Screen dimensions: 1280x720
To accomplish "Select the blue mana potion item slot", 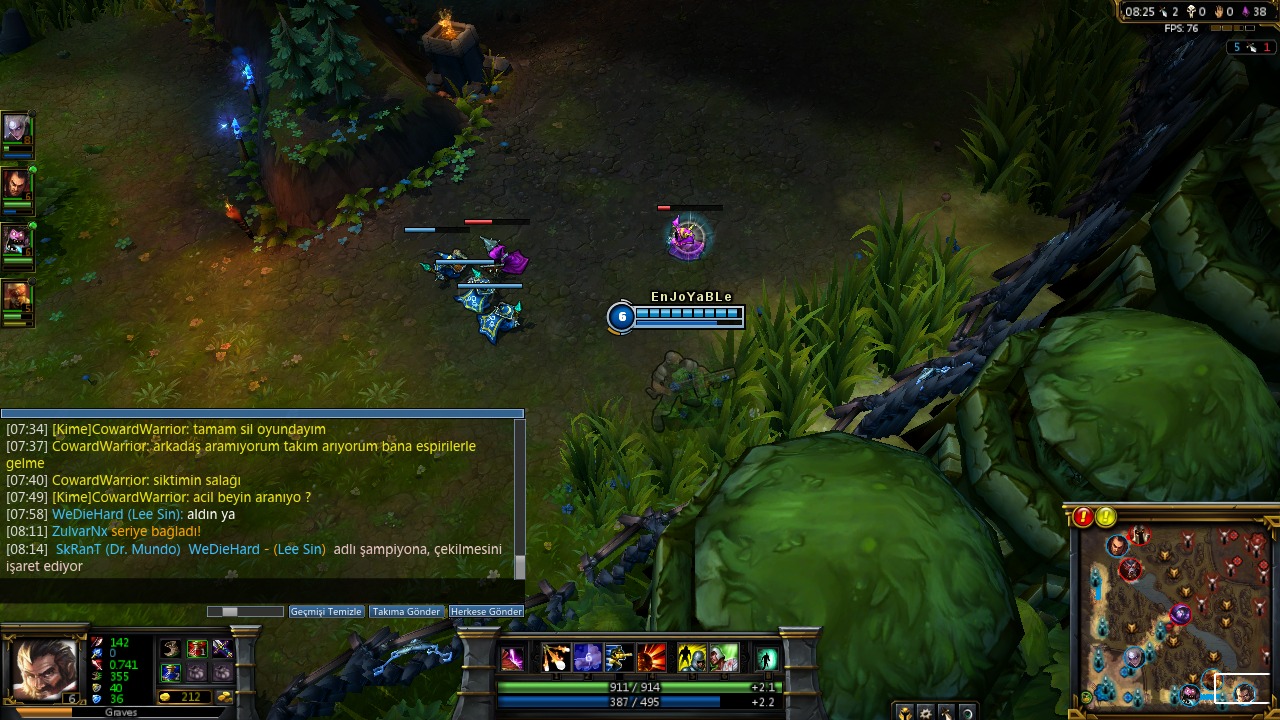I will [x=171, y=672].
